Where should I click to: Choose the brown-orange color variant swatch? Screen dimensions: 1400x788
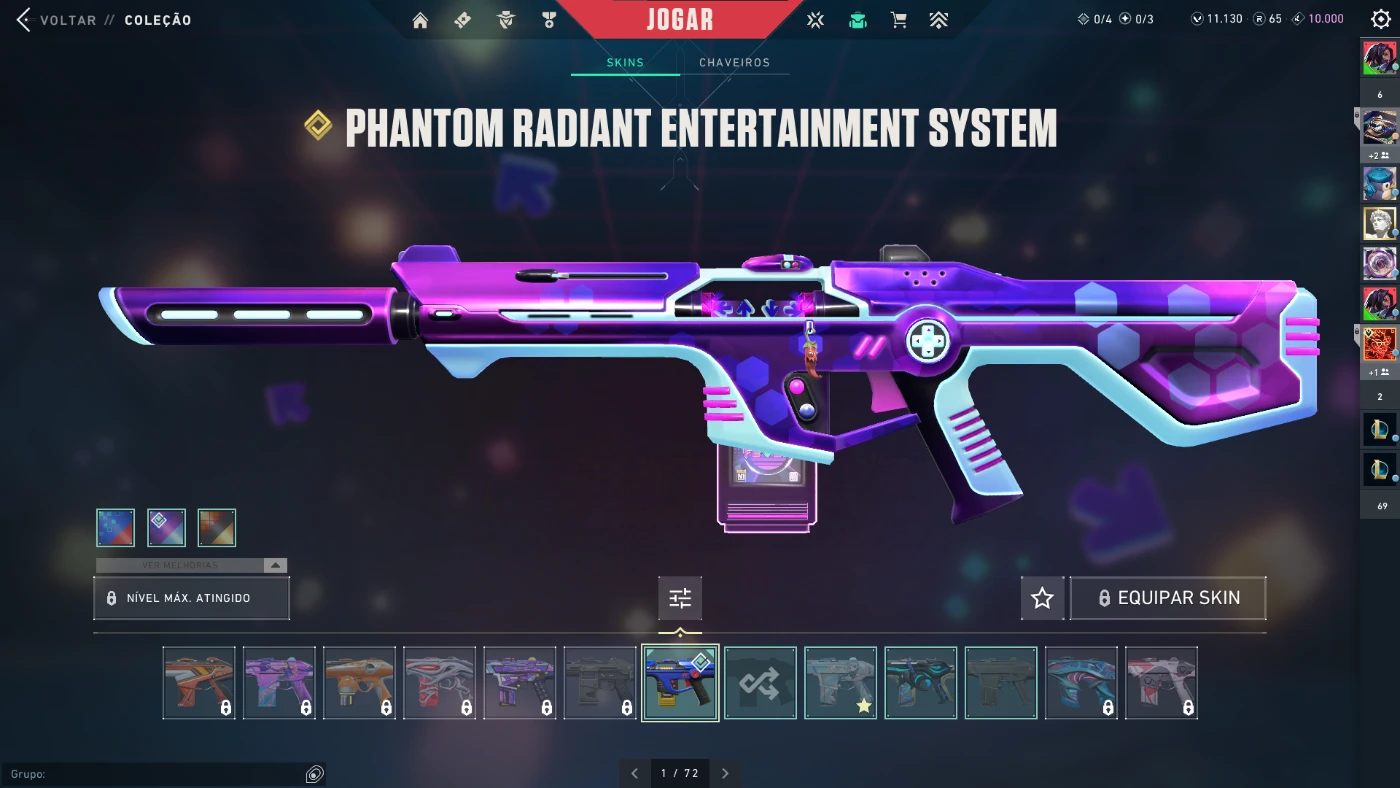(217, 527)
